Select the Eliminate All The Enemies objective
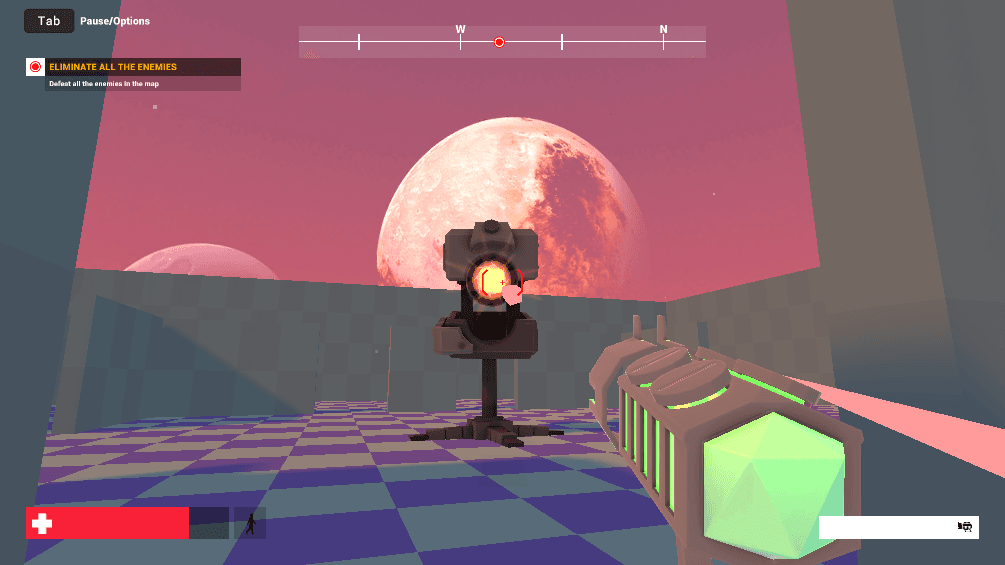 (113, 67)
